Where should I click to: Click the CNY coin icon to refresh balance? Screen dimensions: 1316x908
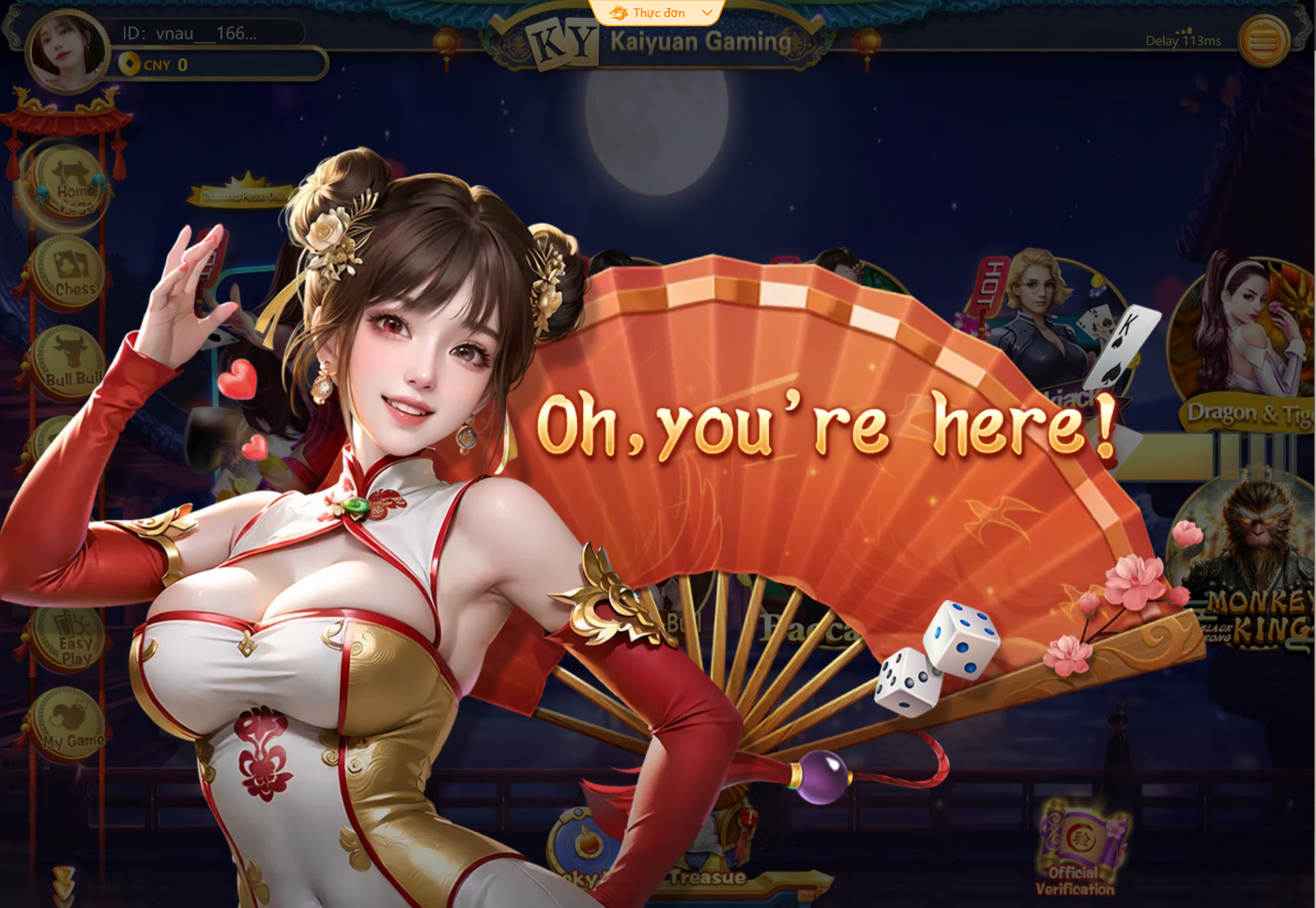(129, 65)
